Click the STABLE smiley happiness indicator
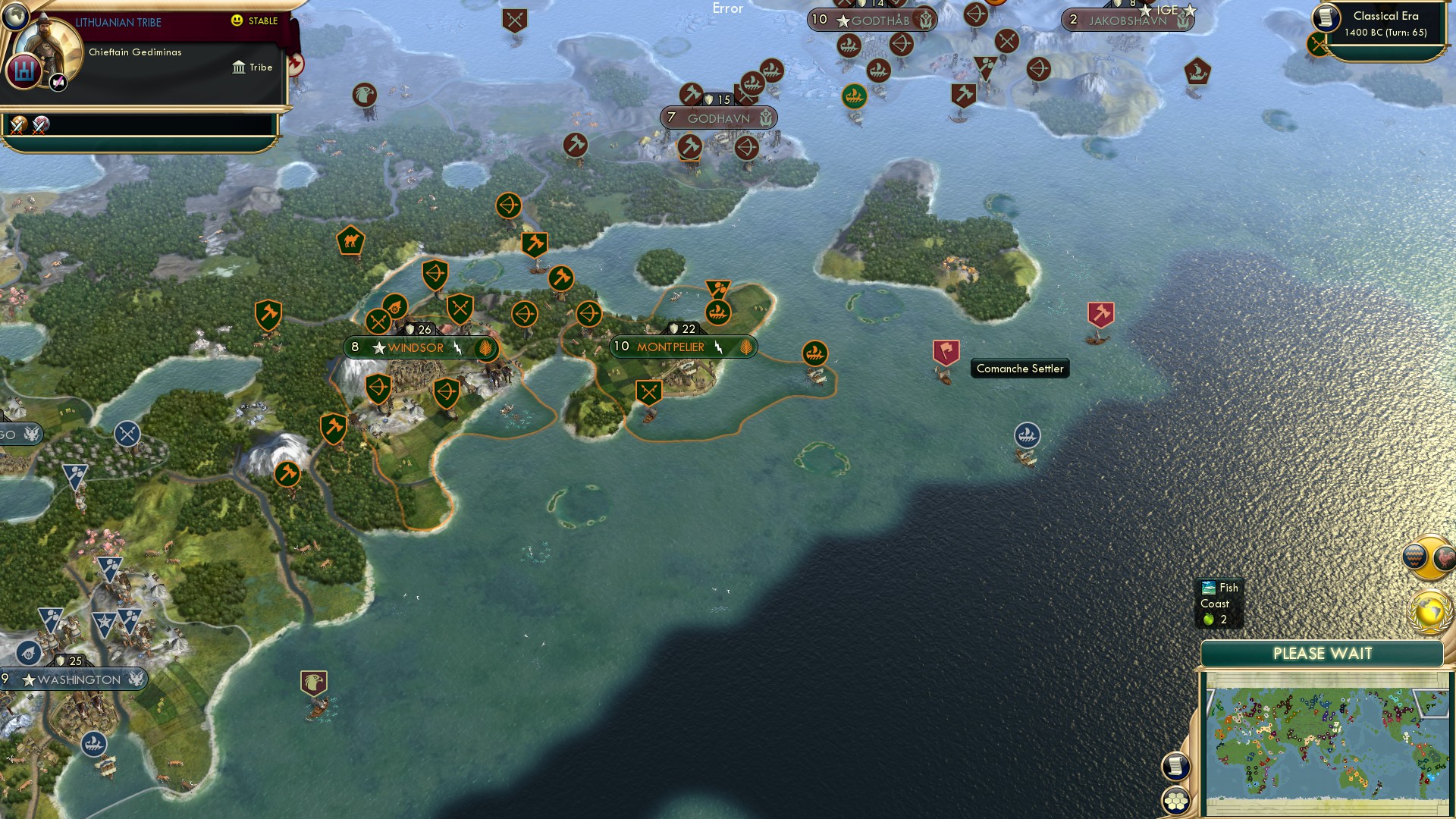 click(x=237, y=20)
